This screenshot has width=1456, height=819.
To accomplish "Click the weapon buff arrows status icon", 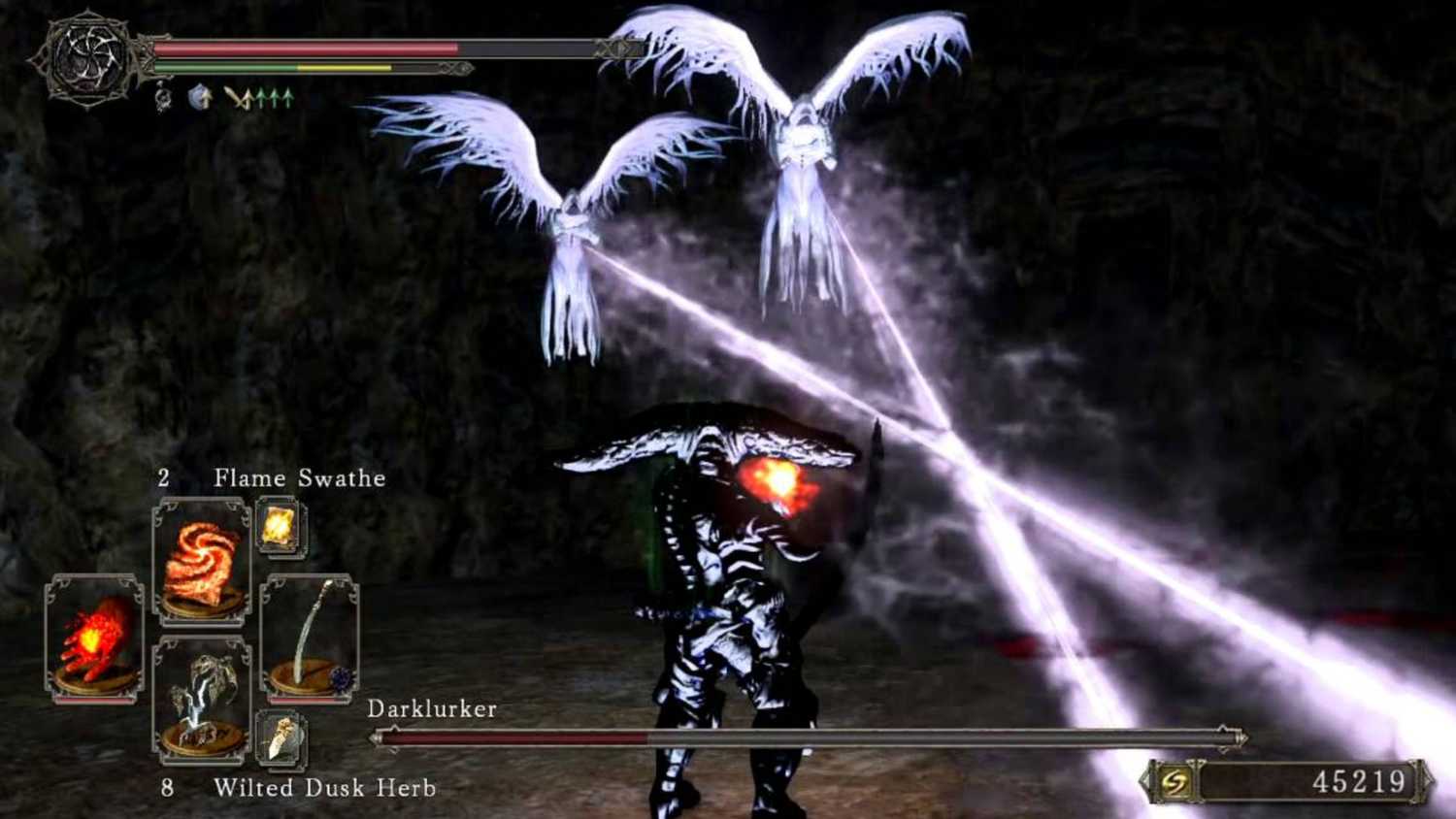I will 260,99.
